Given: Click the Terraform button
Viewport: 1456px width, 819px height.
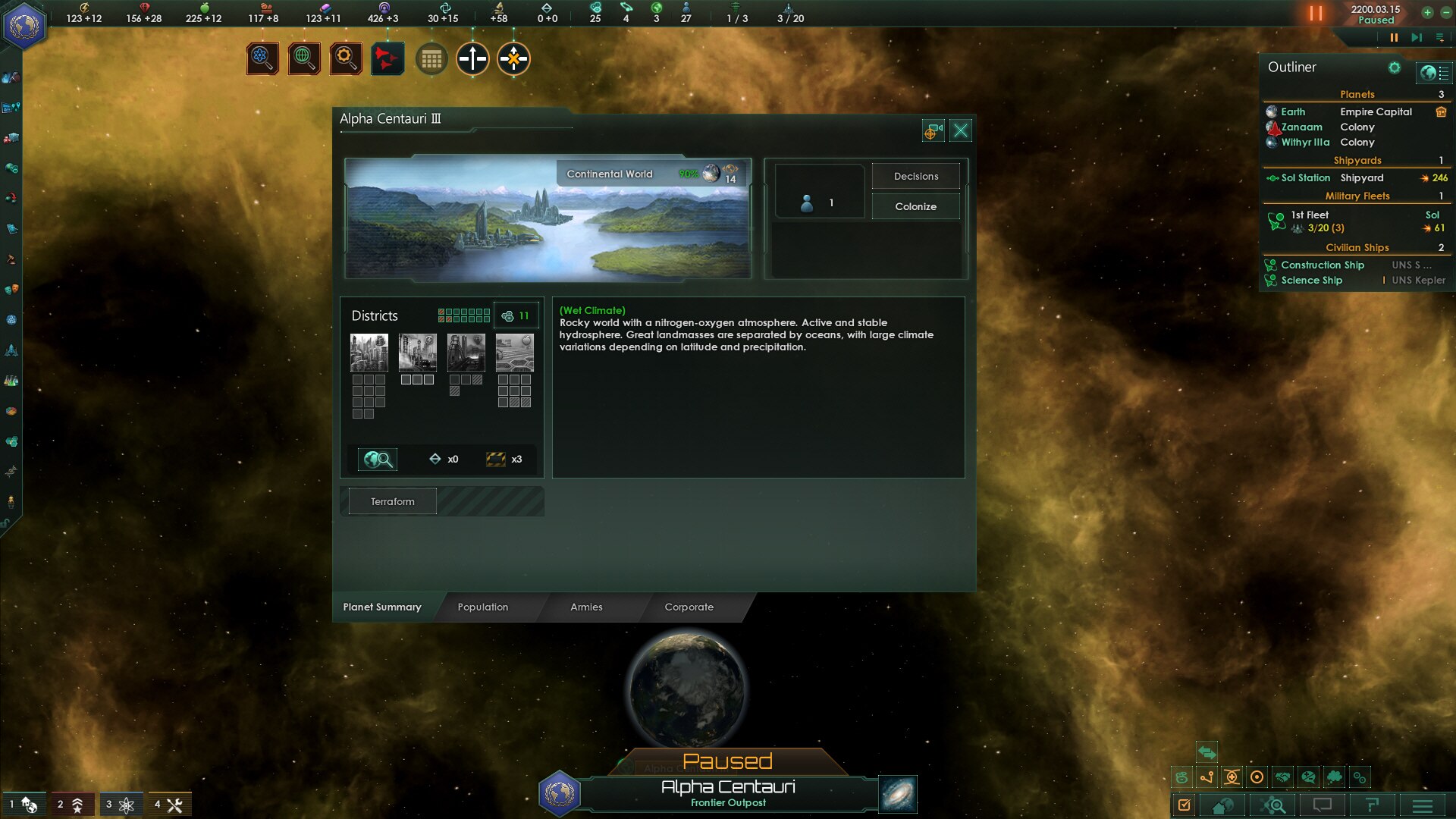Looking at the screenshot, I should (x=392, y=501).
